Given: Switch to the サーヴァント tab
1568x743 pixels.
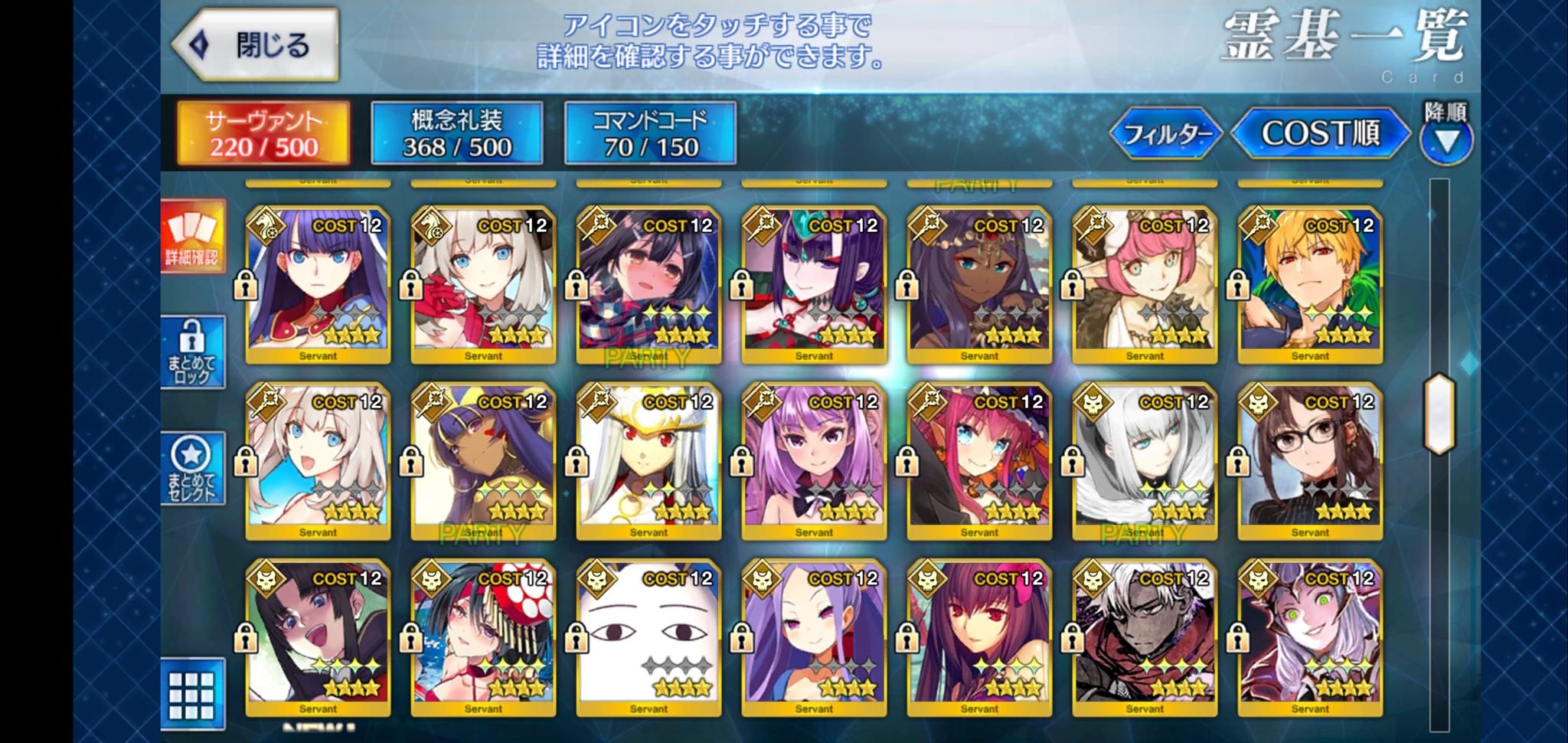Looking at the screenshot, I should [263, 133].
